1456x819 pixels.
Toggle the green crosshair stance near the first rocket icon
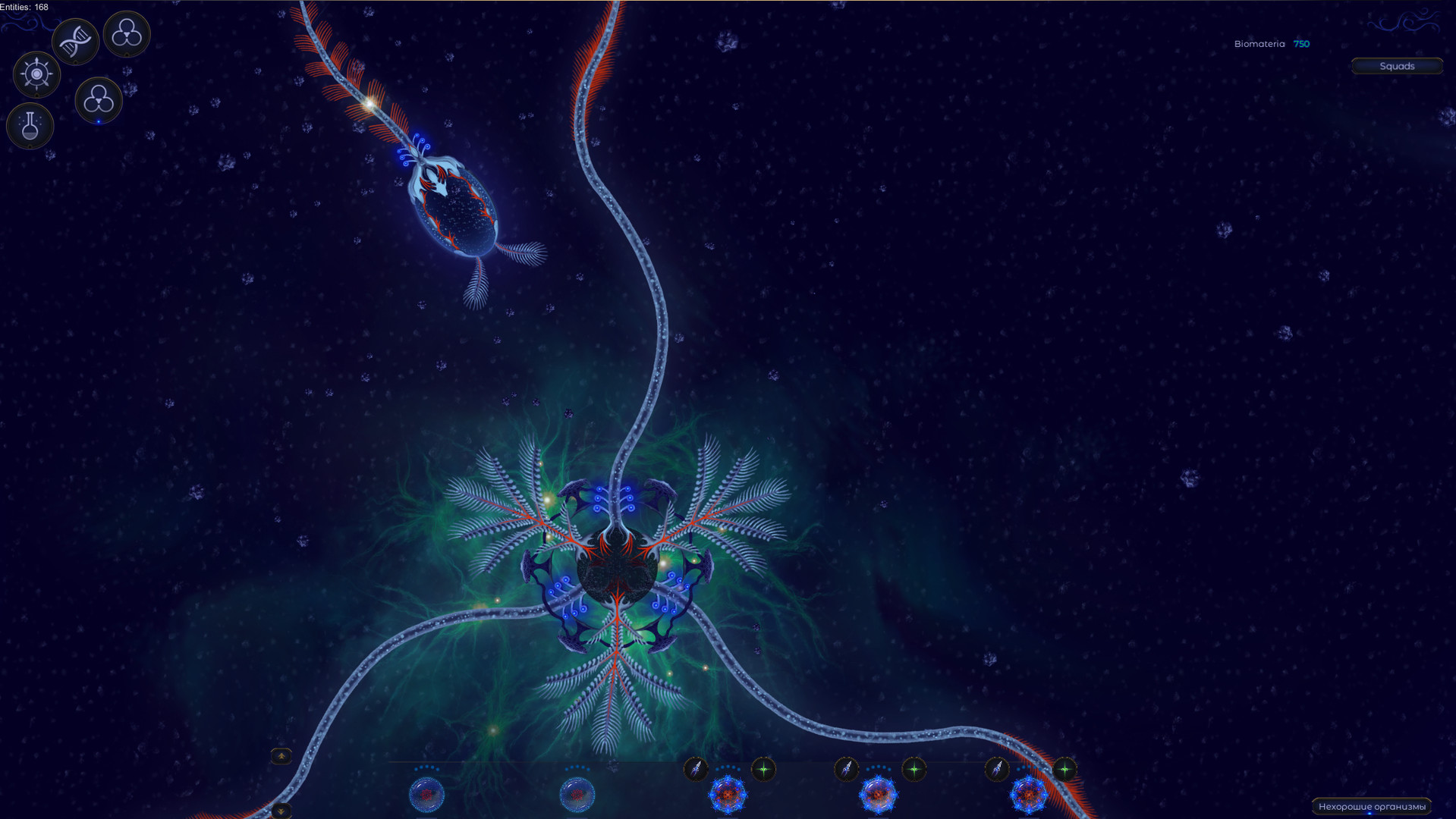[x=763, y=768]
